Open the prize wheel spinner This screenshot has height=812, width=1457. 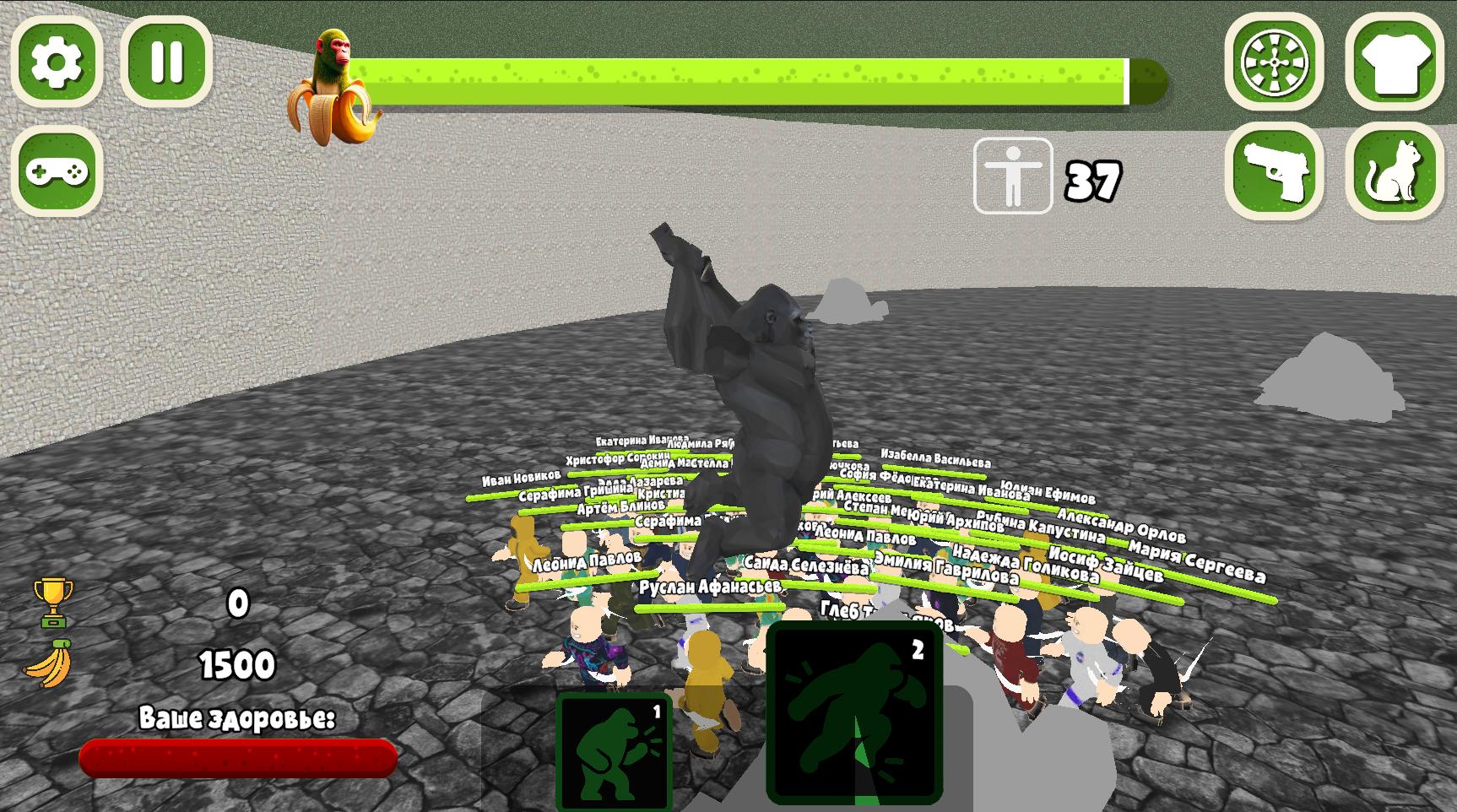pos(1276,62)
